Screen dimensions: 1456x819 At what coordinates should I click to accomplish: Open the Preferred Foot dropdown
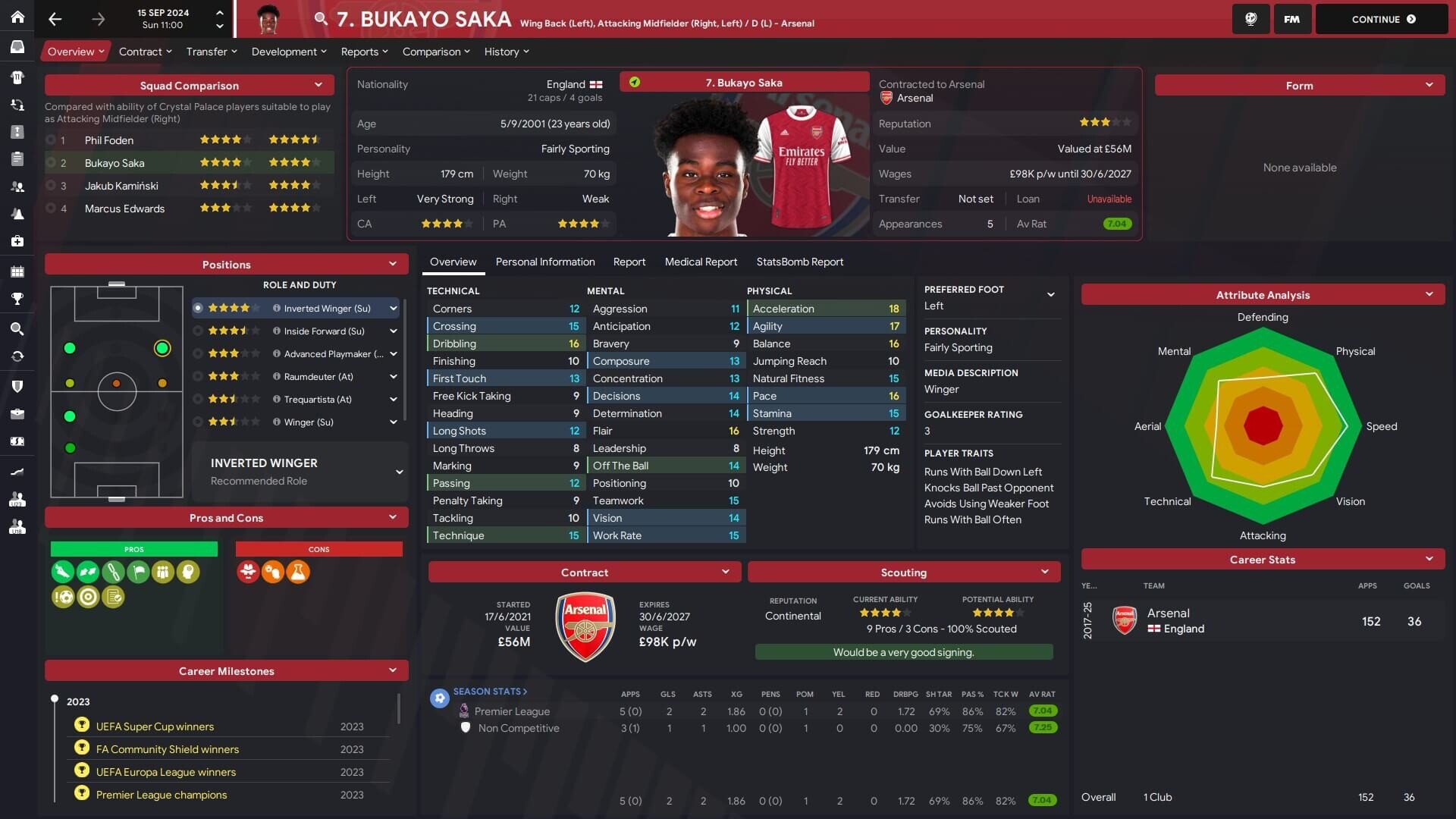point(1052,295)
